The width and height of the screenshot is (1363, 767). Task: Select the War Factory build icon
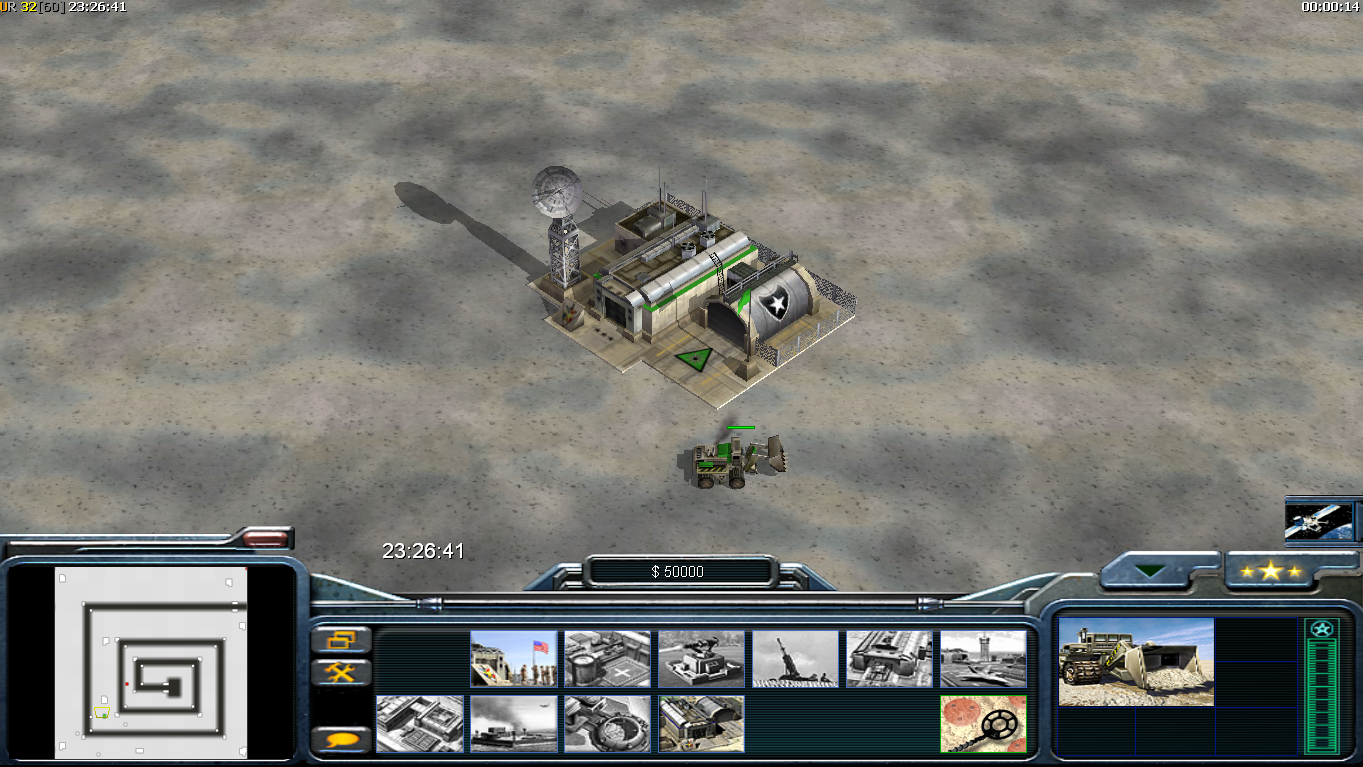coord(889,658)
